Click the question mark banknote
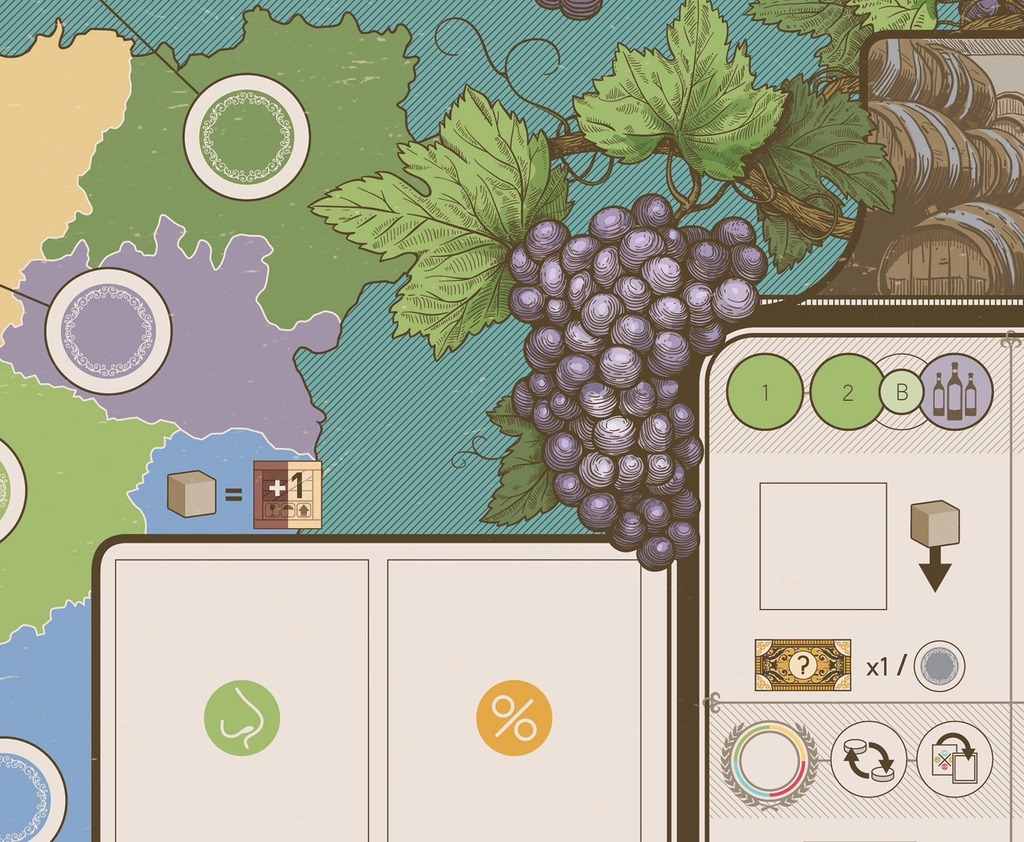 tap(802, 665)
